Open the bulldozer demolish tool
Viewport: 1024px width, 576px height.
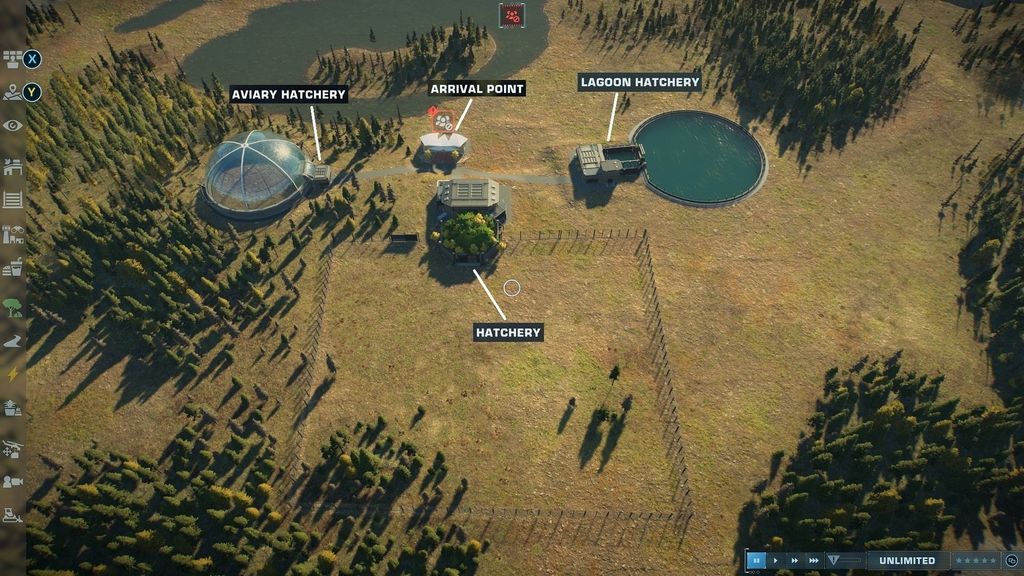pyautogui.click(x=12, y=516)
